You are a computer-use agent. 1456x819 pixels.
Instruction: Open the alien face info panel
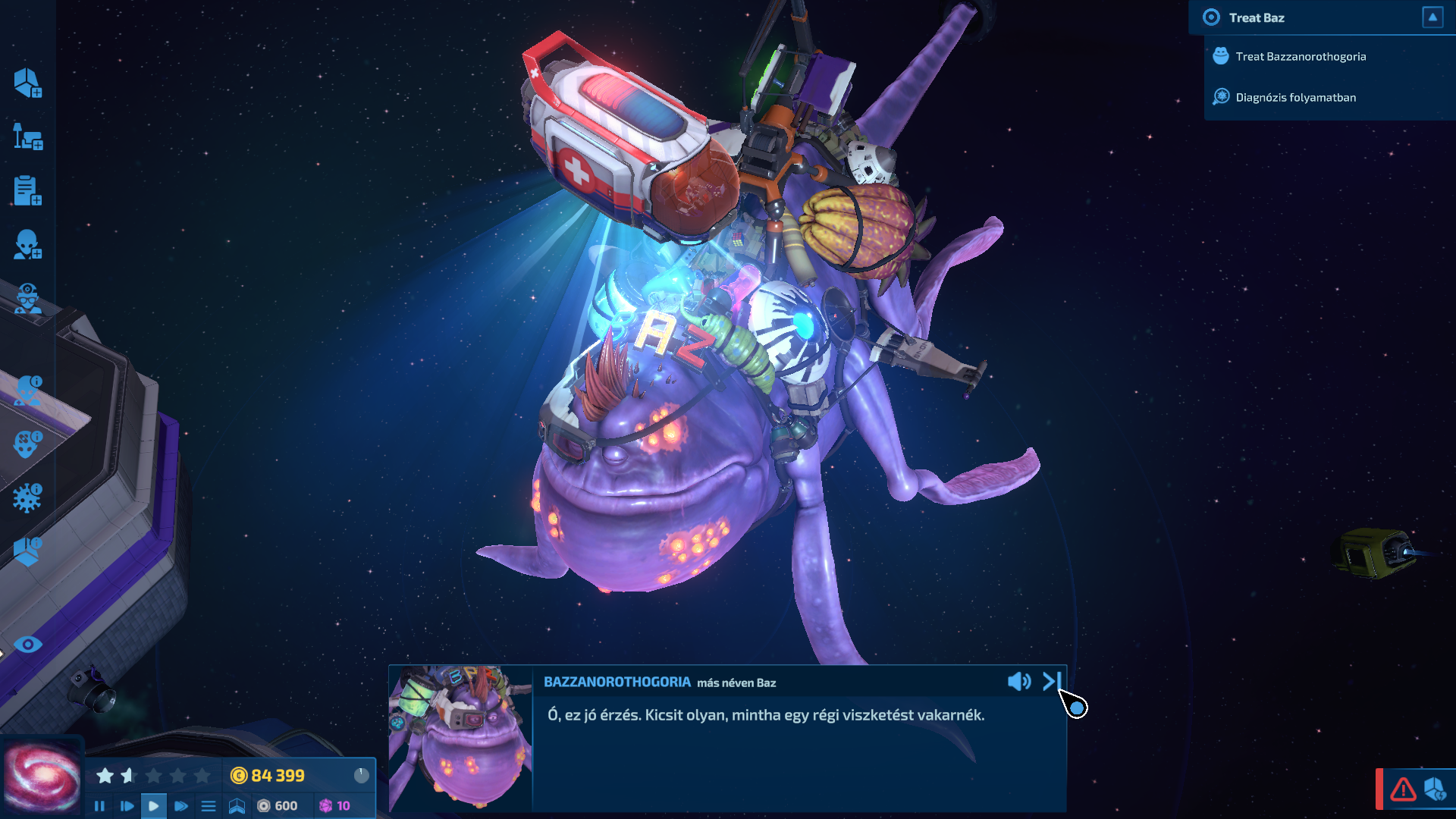click(x=27, y=444)
